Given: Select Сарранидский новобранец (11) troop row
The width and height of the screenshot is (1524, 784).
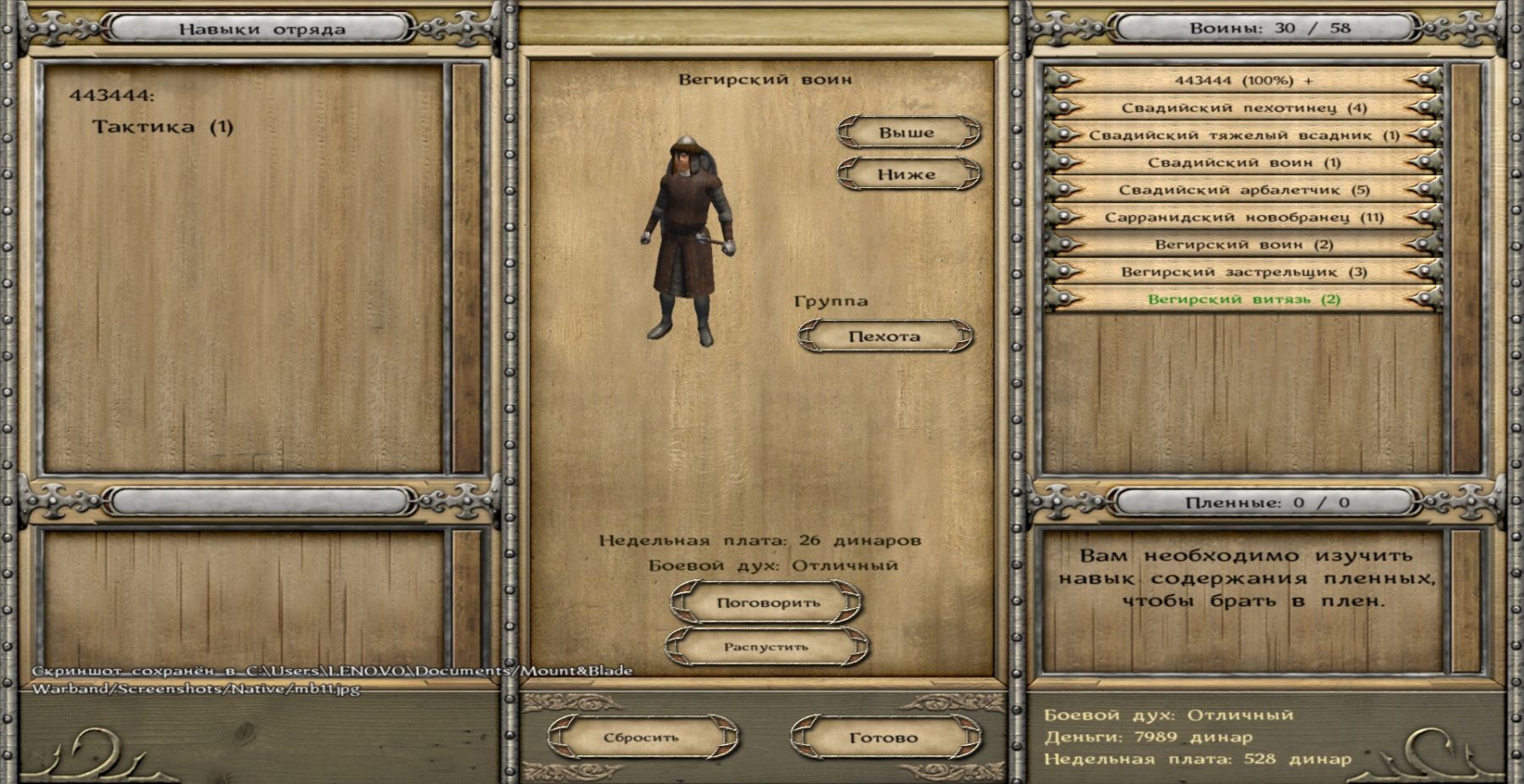Looking at the screenshot, I should pyautogui.click(x=1243, y=217).
